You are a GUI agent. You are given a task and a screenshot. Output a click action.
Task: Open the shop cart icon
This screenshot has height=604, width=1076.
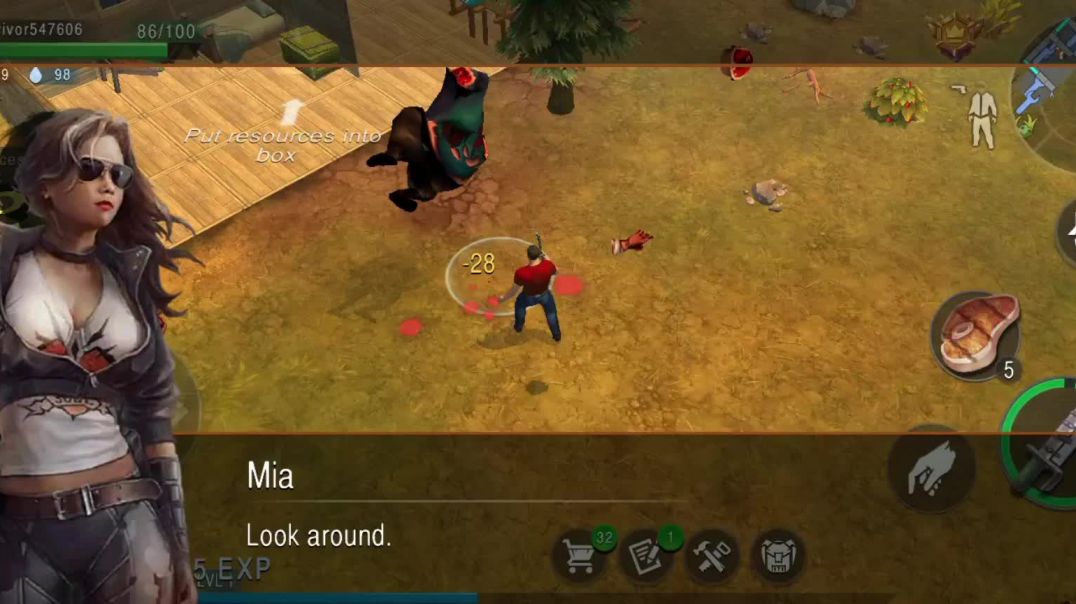[580, 558]
